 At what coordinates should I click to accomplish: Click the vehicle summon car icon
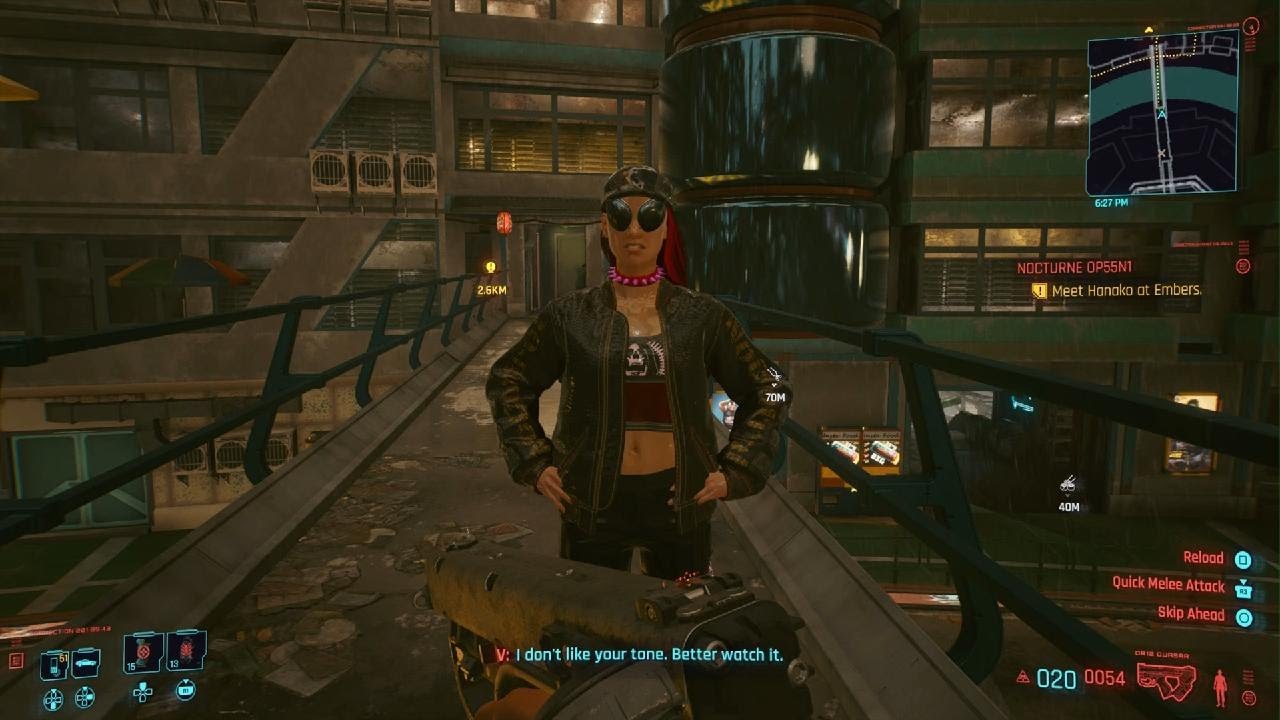(86, 663)
